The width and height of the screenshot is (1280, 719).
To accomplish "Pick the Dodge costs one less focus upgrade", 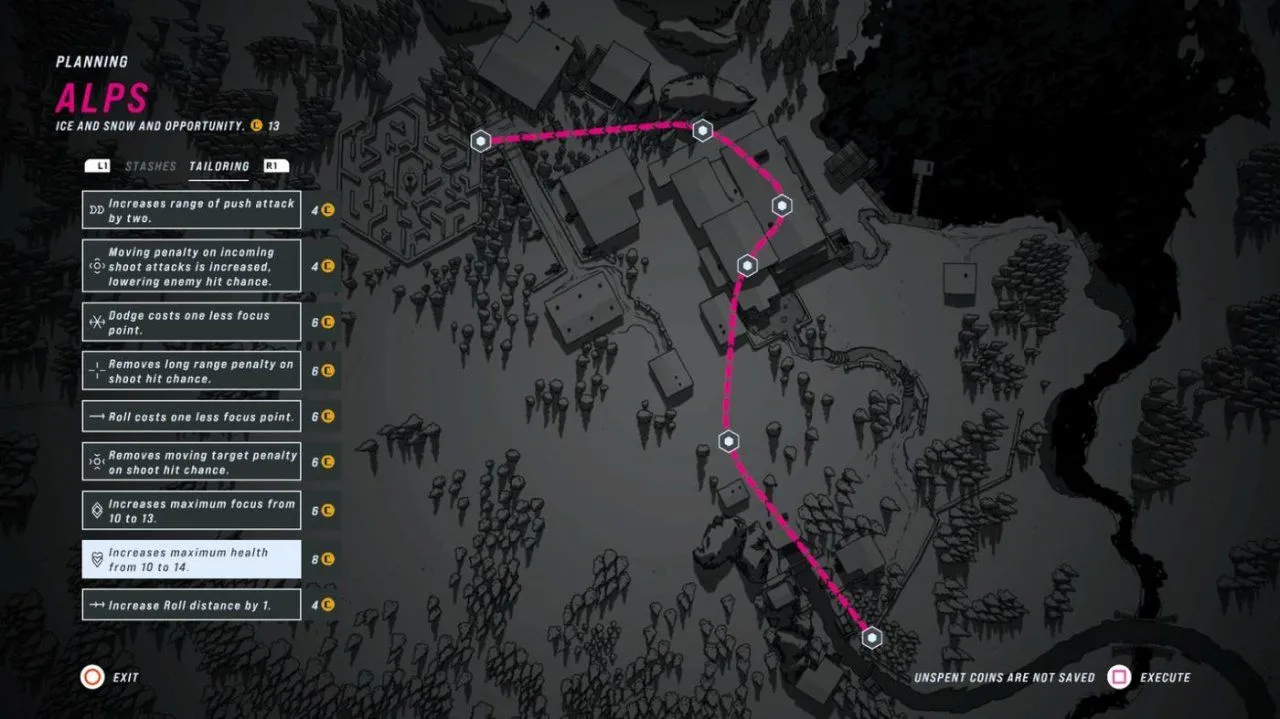I will click(191, 322).
